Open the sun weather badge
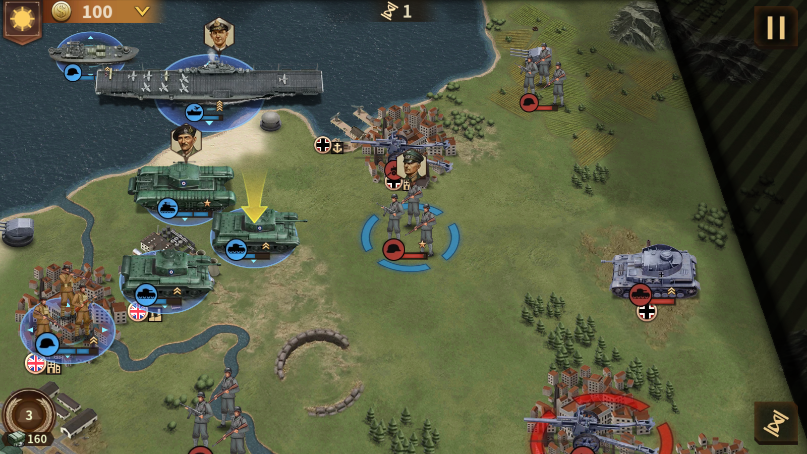This screenshot has height=454, width=807. click(x=22, y=18)
